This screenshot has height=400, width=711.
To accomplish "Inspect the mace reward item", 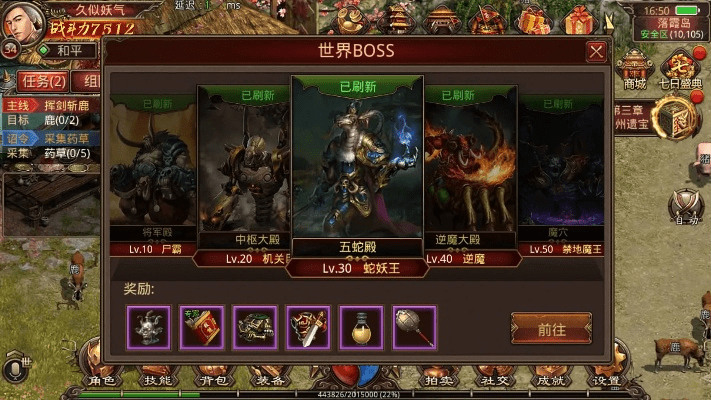I will point(414,327).
